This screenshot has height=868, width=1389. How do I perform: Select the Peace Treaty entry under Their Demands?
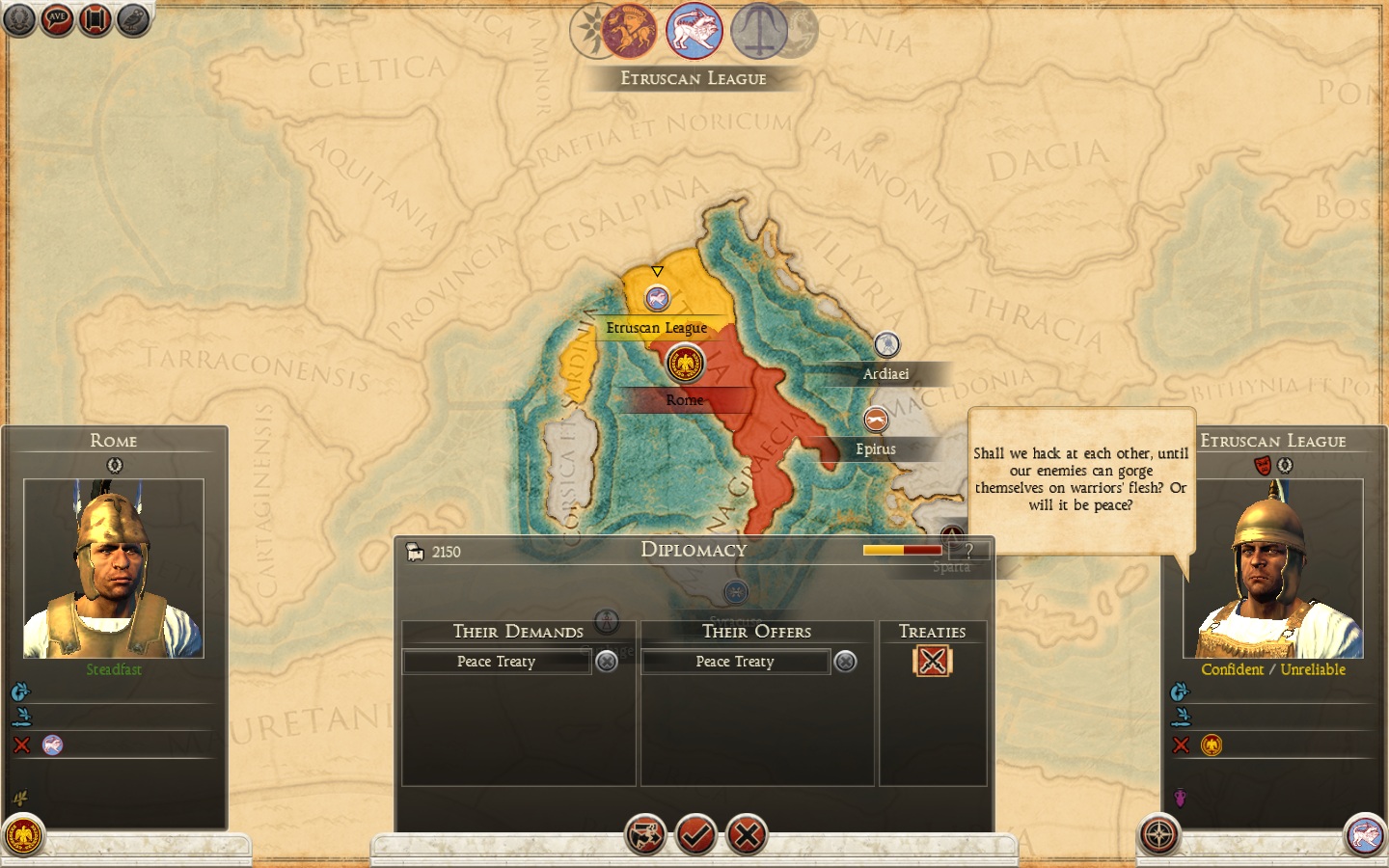pos(496,662)
